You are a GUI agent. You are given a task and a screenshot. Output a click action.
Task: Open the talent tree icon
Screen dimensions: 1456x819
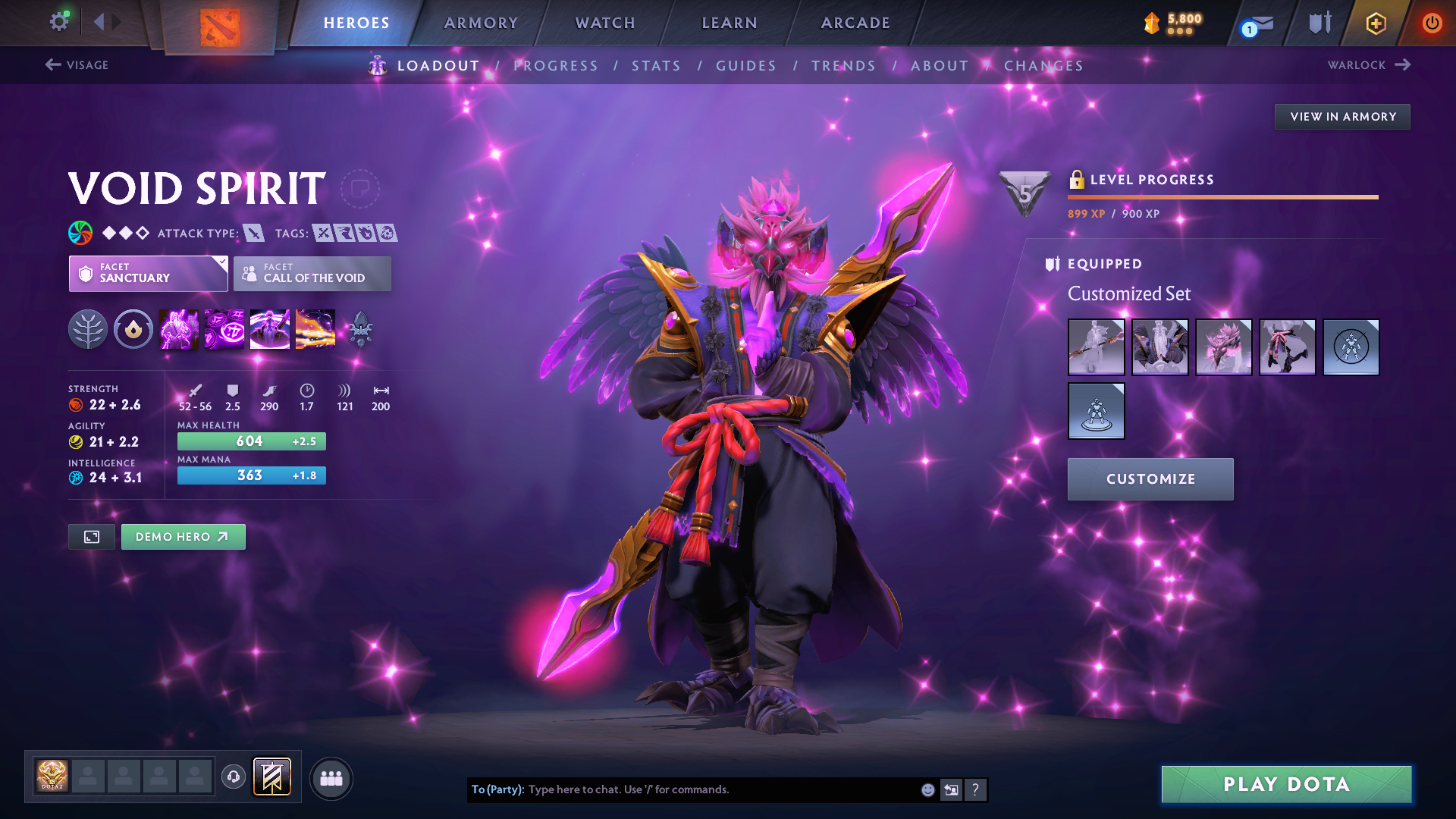click(88, 330)
